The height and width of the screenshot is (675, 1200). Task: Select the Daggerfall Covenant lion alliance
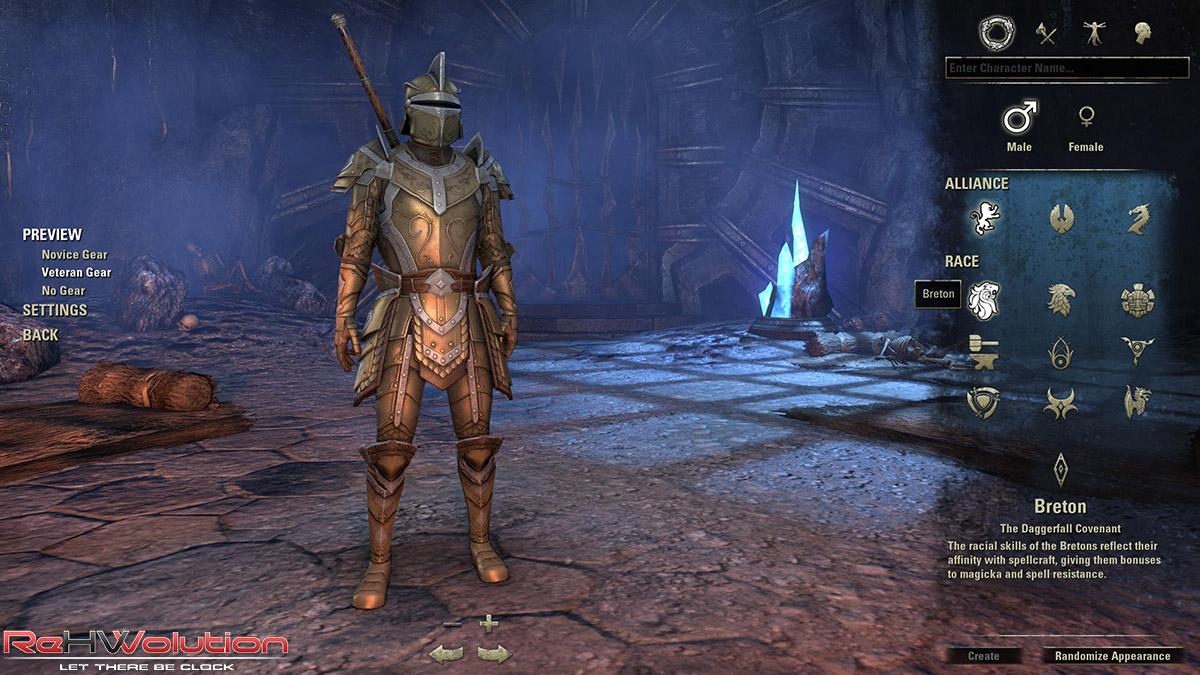point(984,217)
